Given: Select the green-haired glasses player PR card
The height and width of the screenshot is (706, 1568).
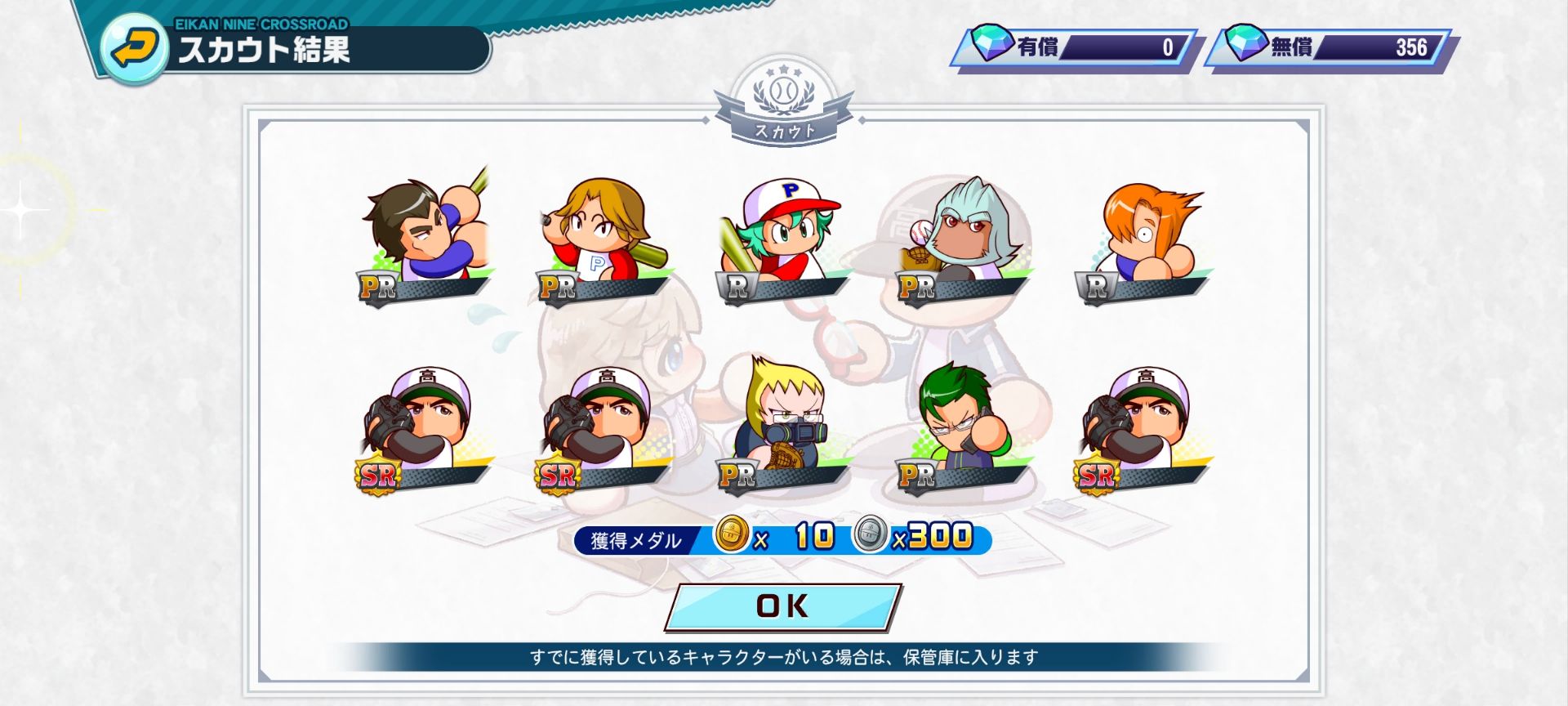Looking at the screenshot, I should point(962,427).
